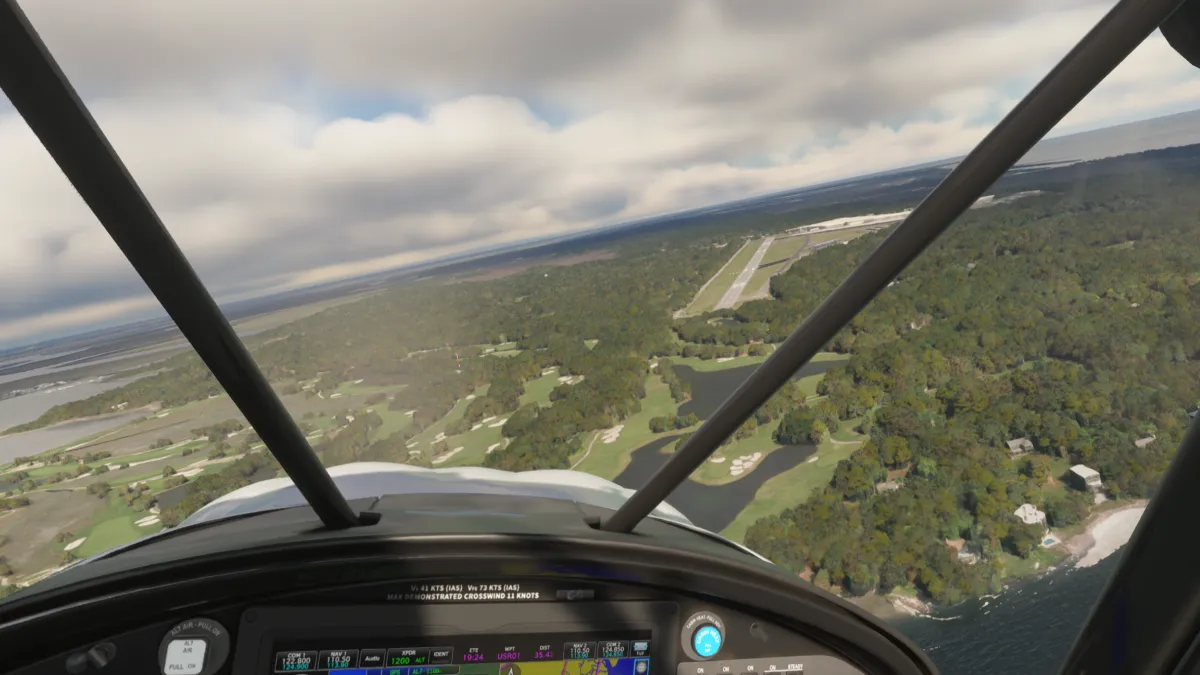The image size is (1200, 675).
Task: Tap the XPDR 1200 transponder field
Action: [x=406, y=659]
